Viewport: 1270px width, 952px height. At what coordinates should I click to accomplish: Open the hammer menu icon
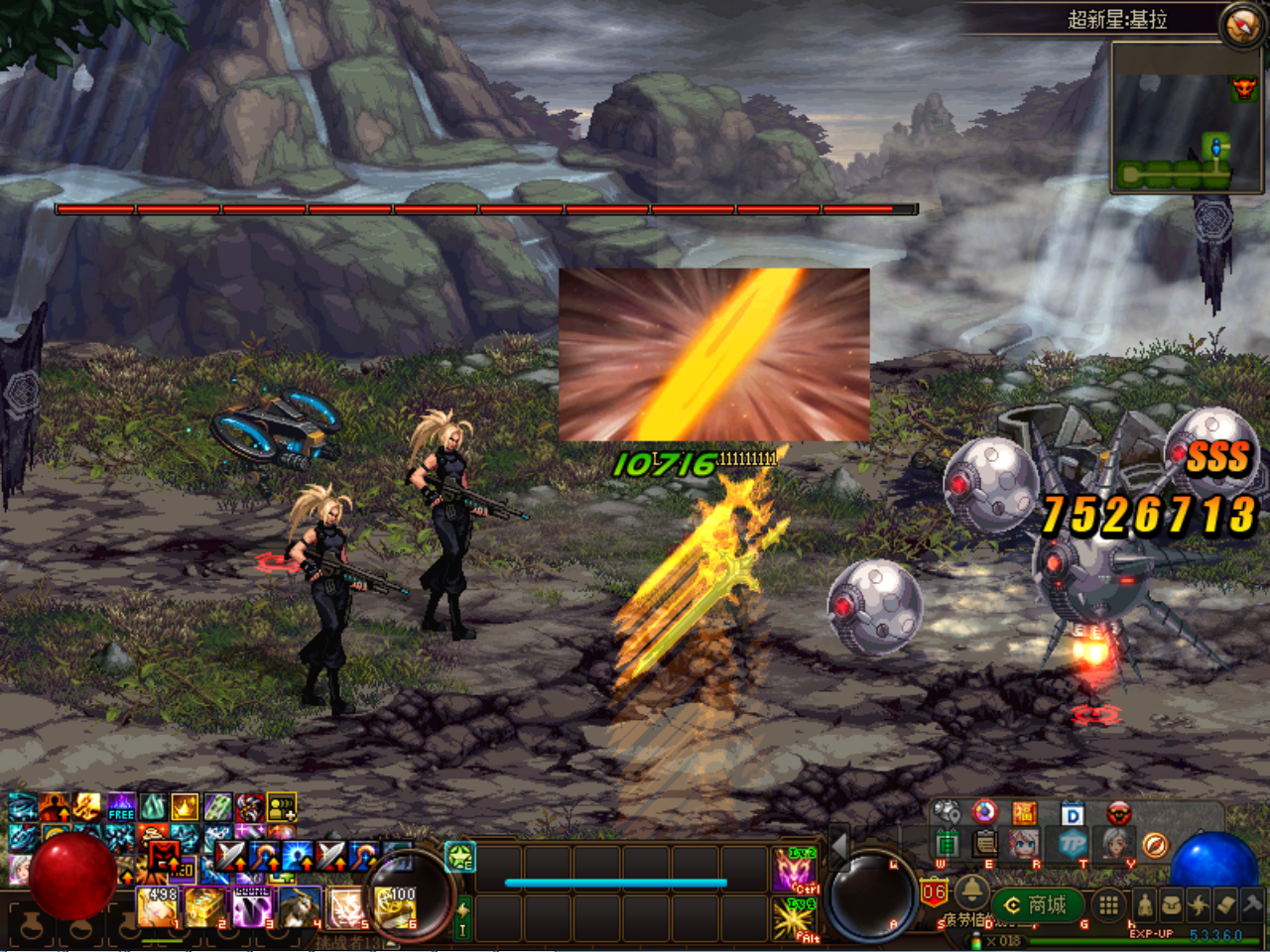pos(1252,904)
